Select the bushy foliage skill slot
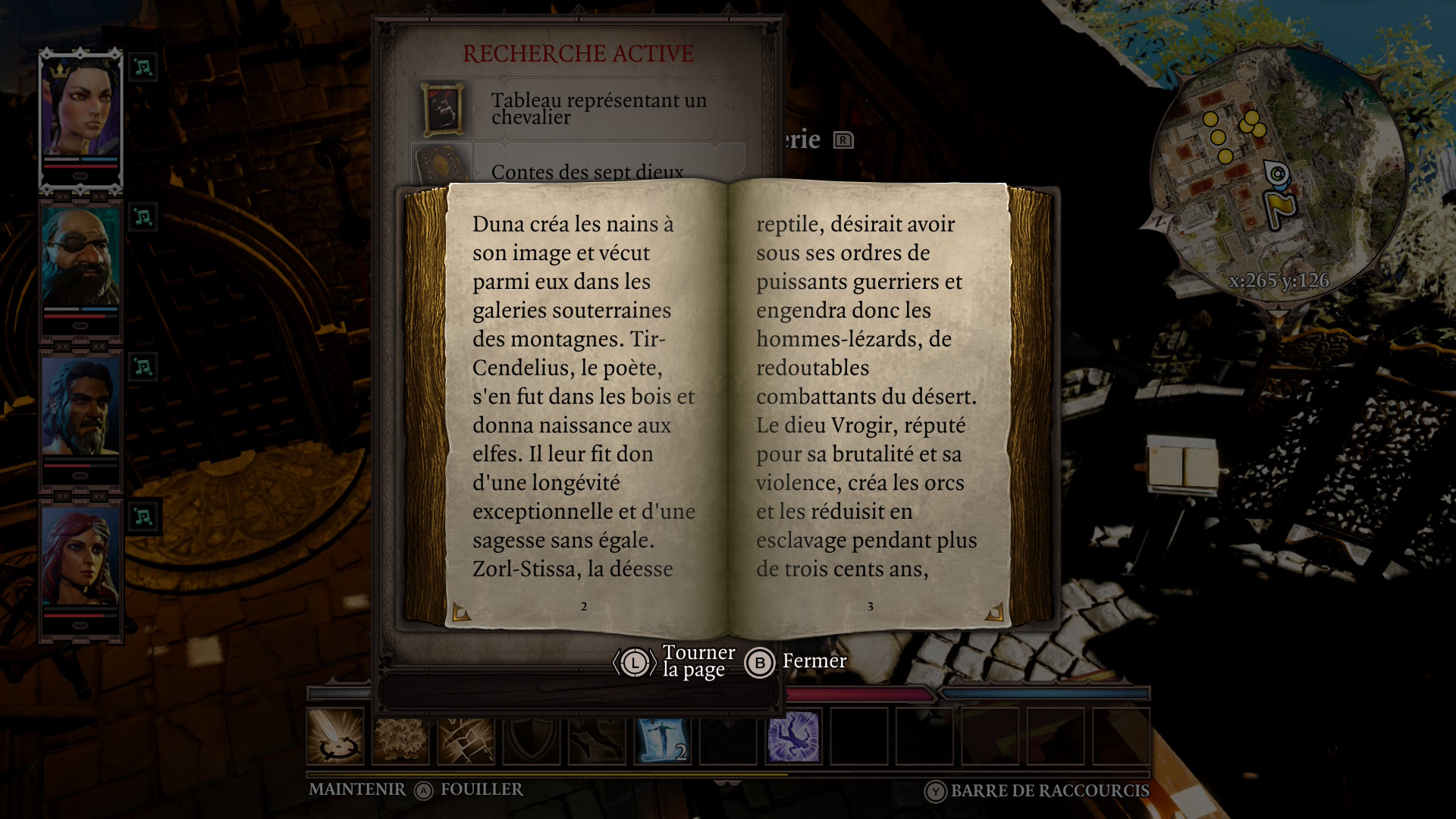 400,736
